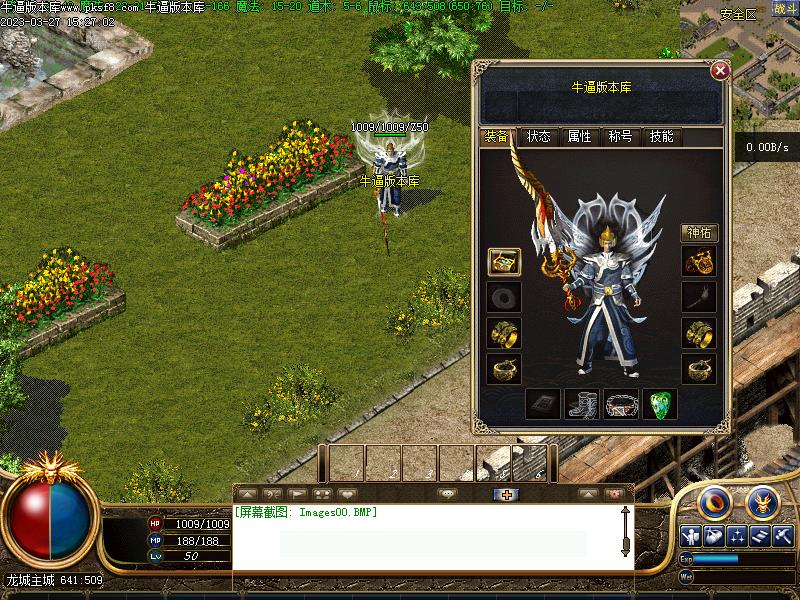Open the character figure shortcut icon
Viewport: 800px width, 600px height.
pos(690,535)
